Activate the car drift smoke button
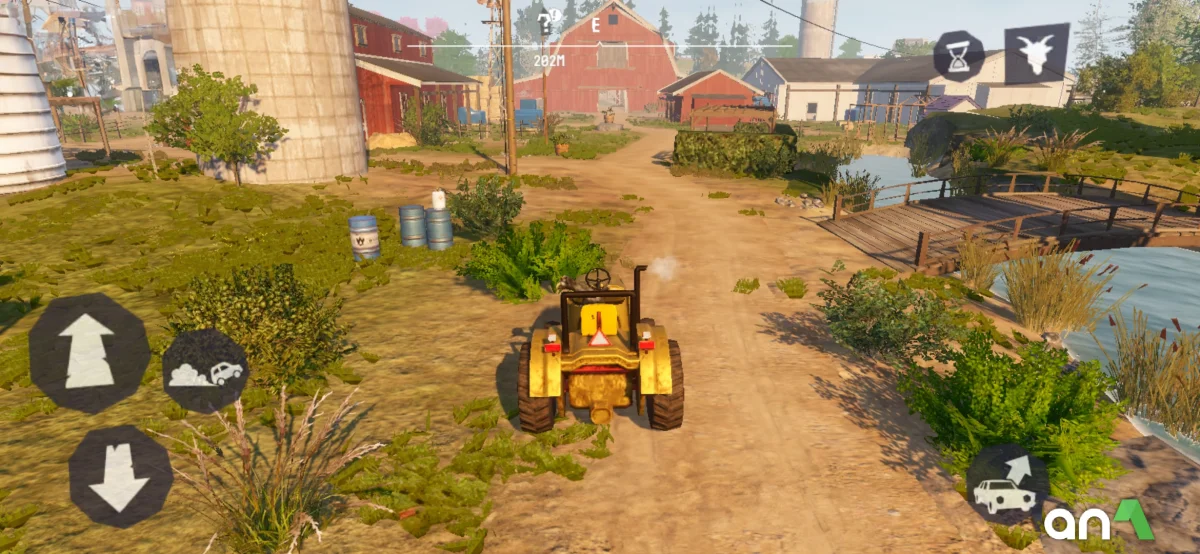 click(x=206, y=371)
